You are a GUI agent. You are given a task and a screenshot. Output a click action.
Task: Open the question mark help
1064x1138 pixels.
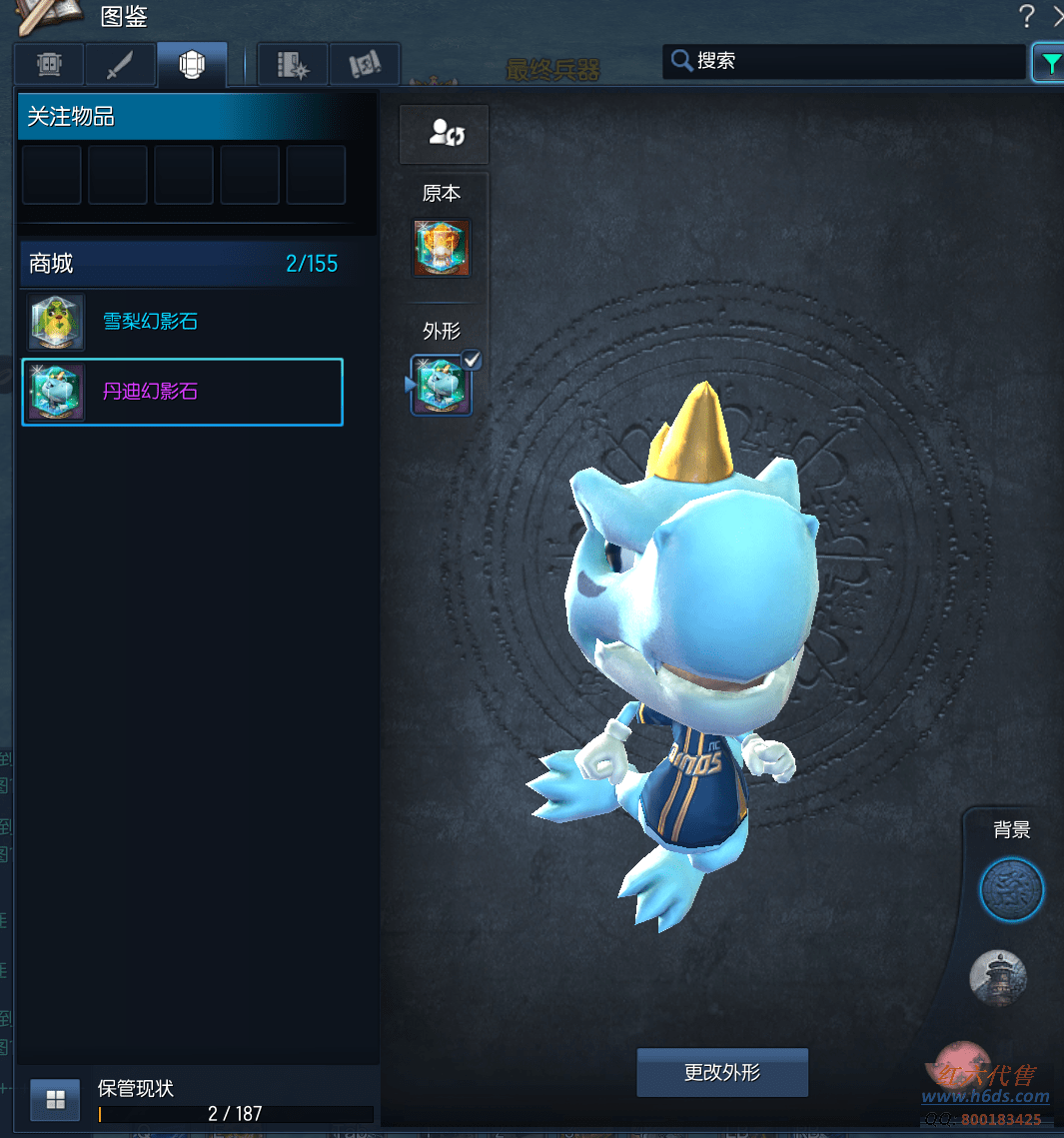pos(1026,16)
